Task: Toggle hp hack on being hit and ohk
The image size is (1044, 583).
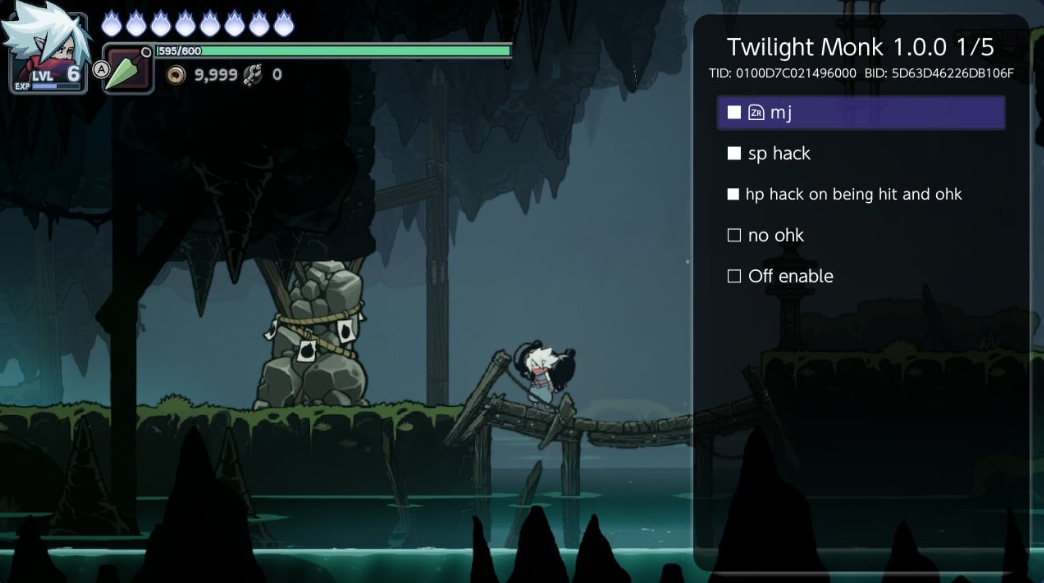Action: point(734,195)
